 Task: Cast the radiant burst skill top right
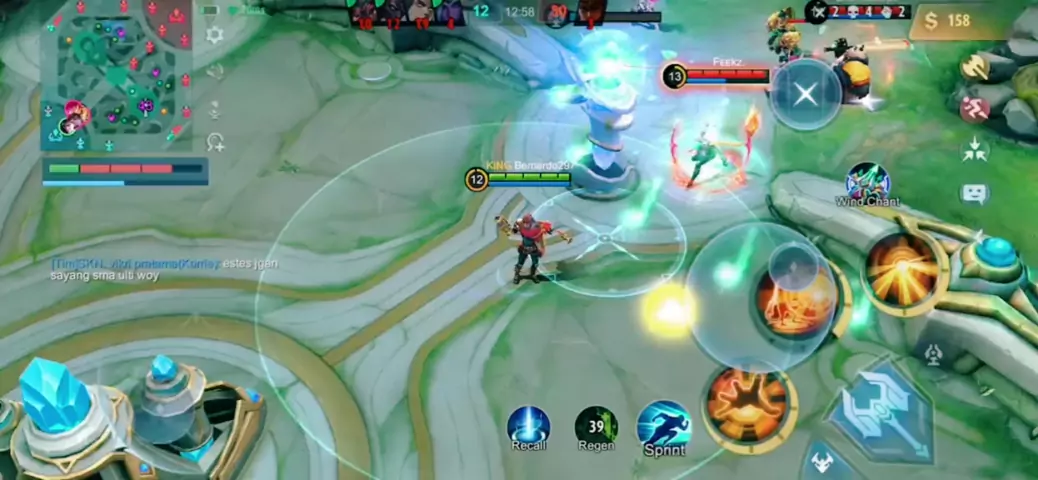pyautogui.click(x=902, y=268)
